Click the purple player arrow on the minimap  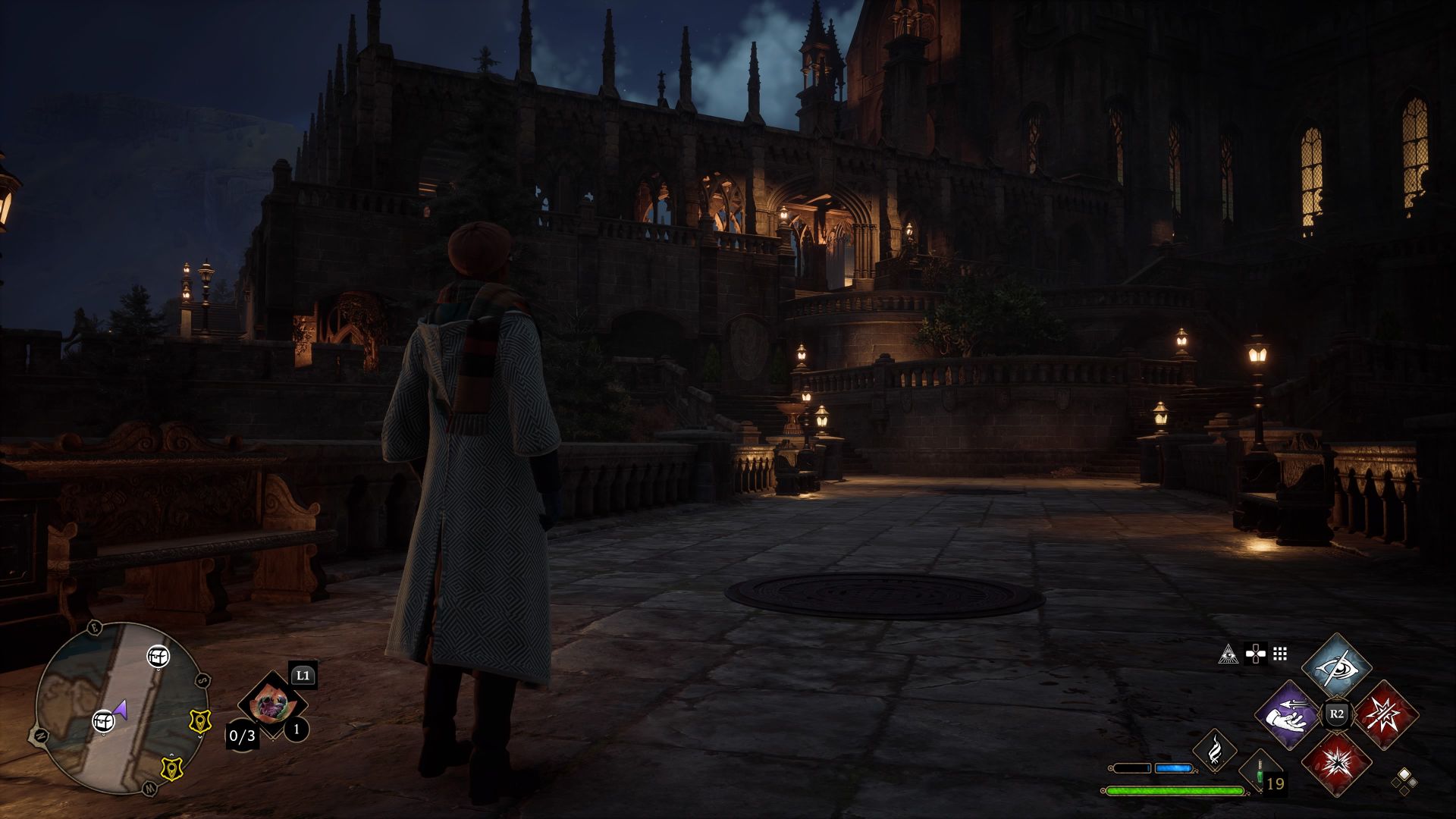[x=121, y=710]
